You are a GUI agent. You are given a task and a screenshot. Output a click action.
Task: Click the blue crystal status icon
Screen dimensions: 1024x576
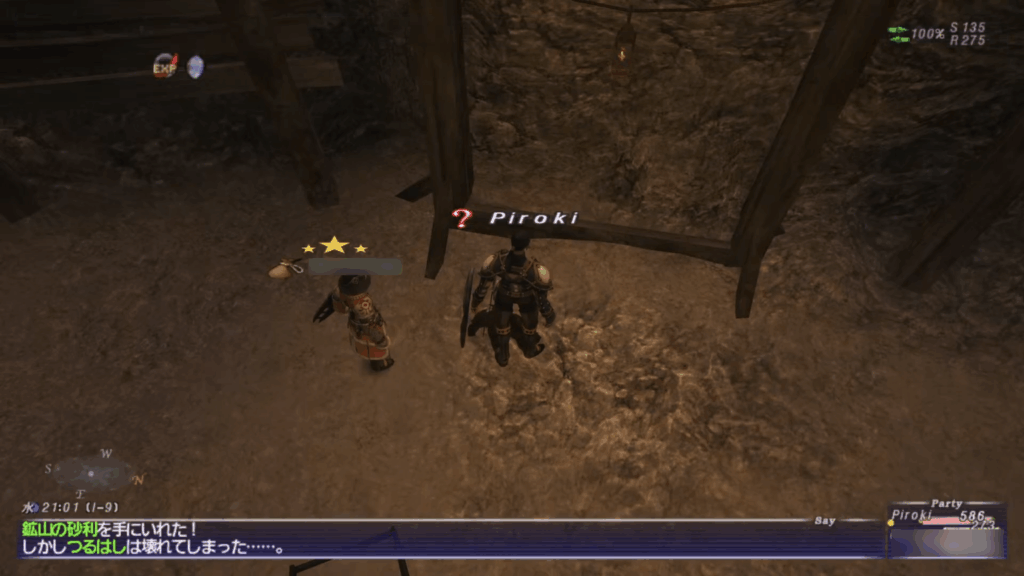pyautogui.click(x=195, y=66)
